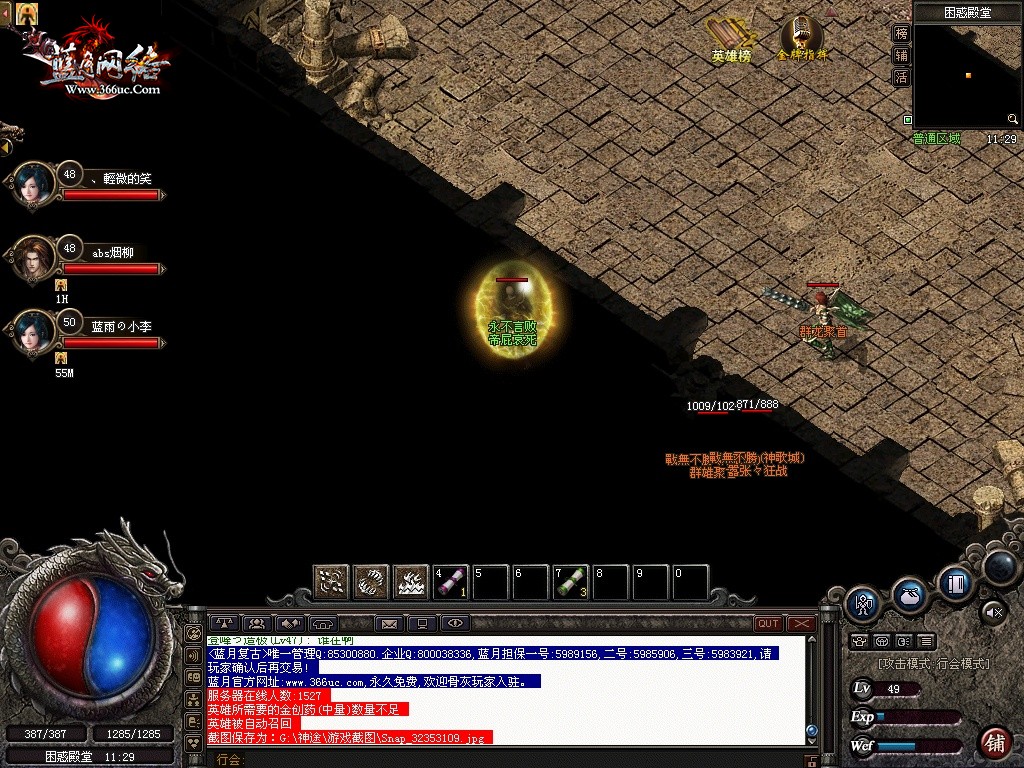Image resolution: width=1024 pixels, height=768 pixels.
Task: Click the 活 button beside the minimap
Action: click(901, 78)
